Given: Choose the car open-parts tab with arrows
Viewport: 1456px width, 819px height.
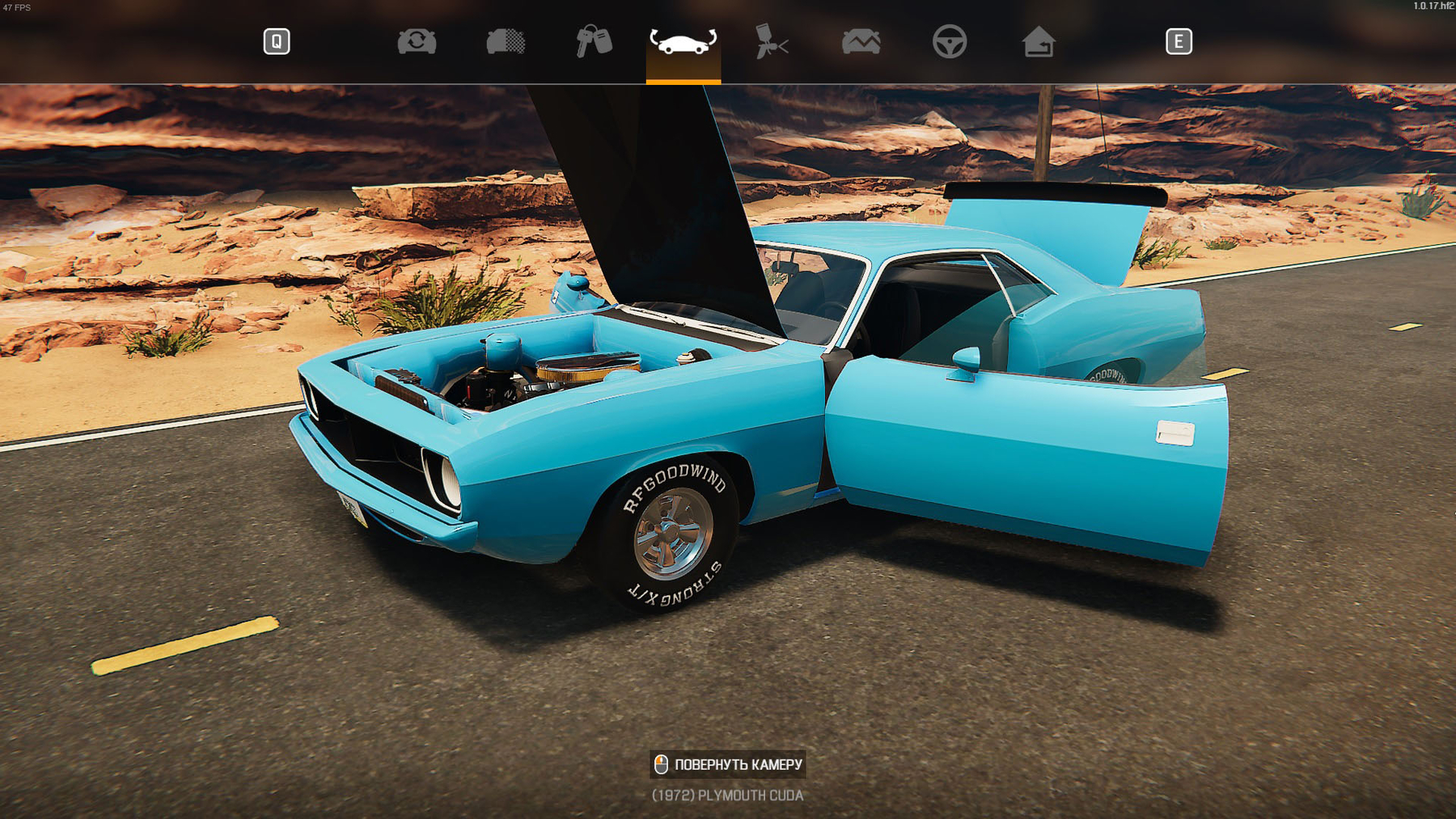Looking at the screenshot, I should (x=683, y=42).
